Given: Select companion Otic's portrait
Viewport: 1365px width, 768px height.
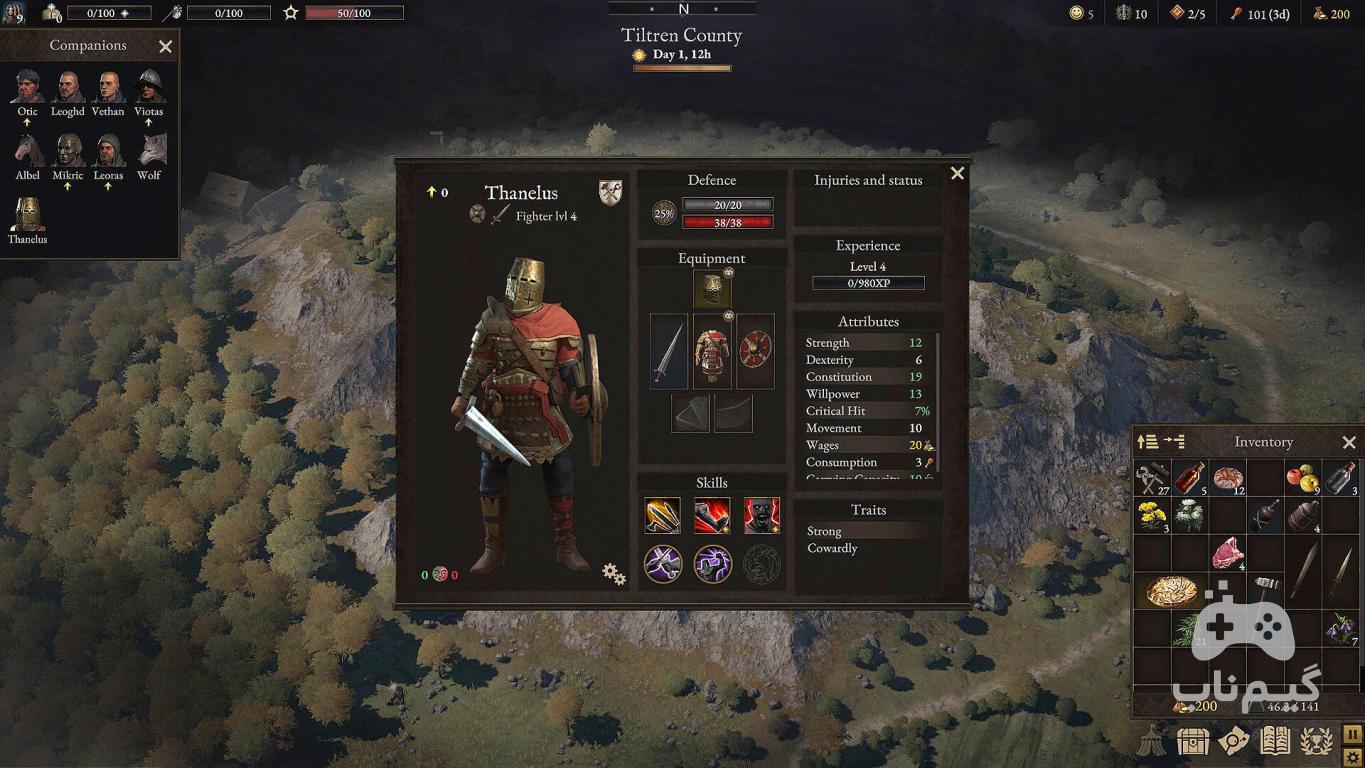Looking at the screenshot, I should (x=28, y=88).
